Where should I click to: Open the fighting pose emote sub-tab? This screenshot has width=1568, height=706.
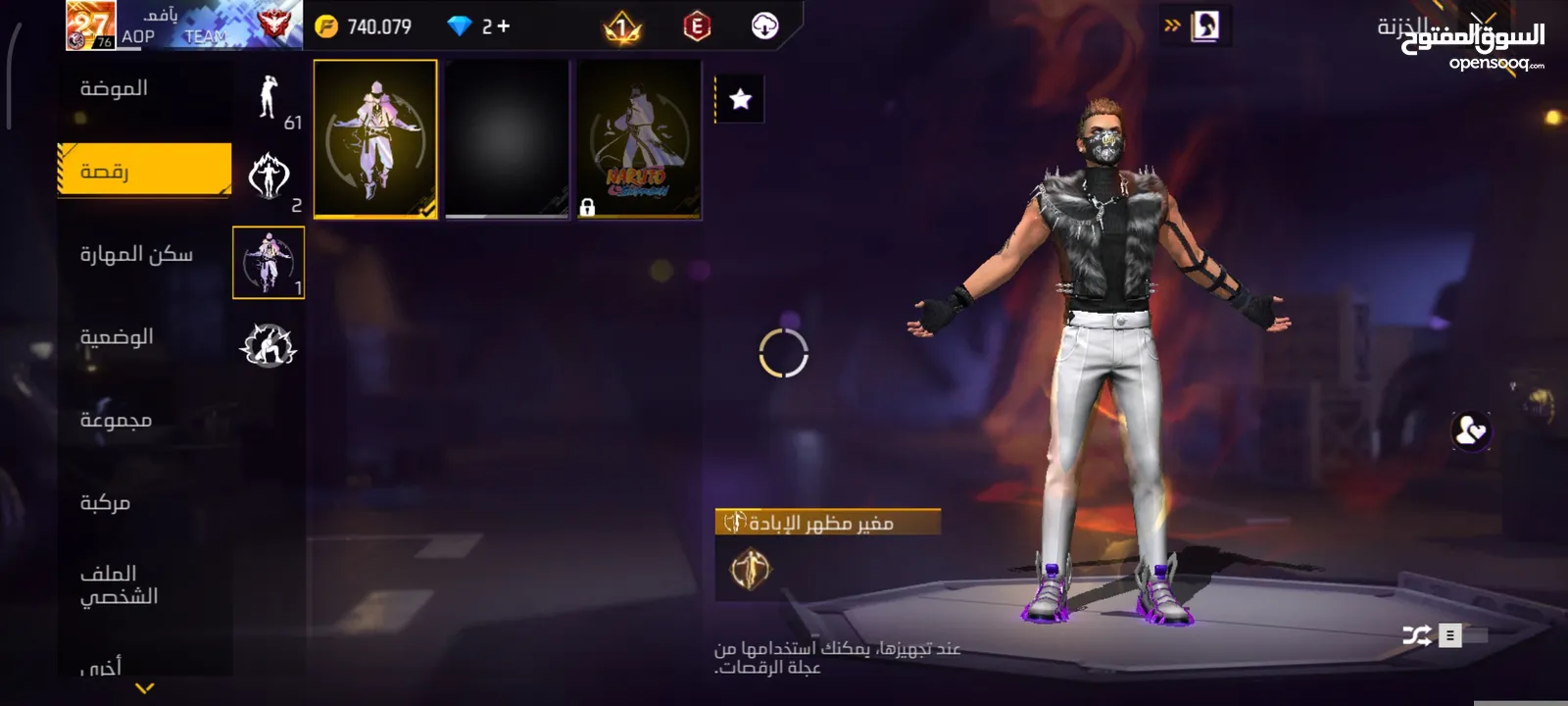click(x=269, y=345)
